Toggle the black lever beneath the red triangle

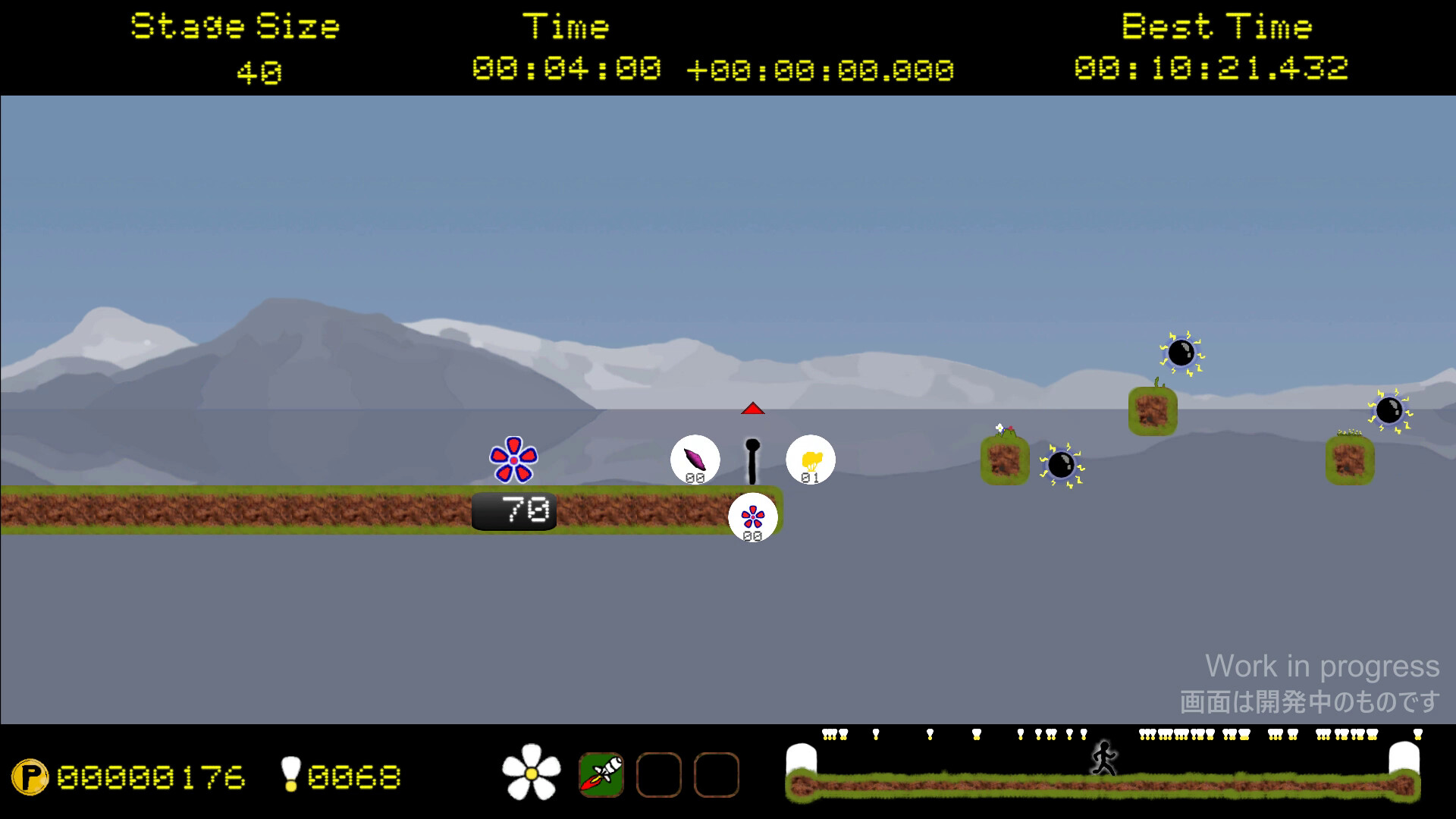753,463
